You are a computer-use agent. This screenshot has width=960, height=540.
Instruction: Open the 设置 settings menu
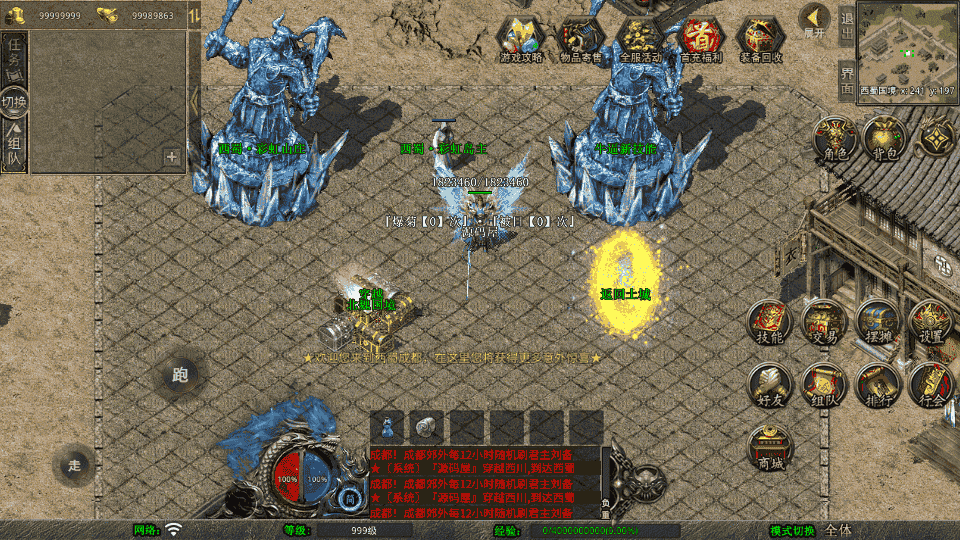(x=931, y=322)
